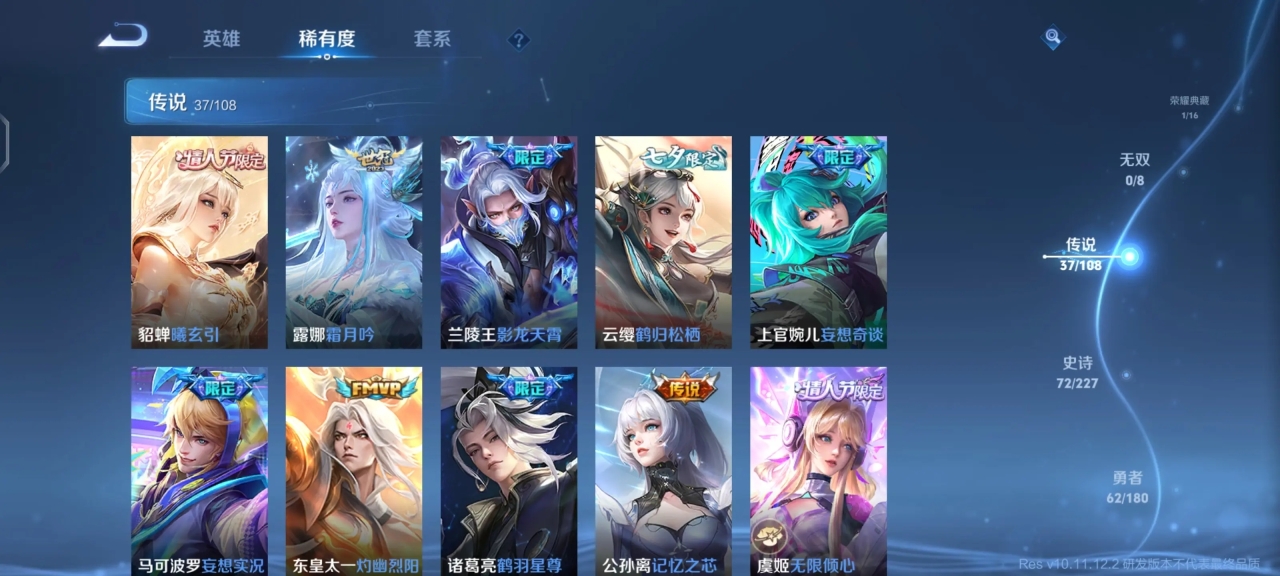Open the 马可波罗 妄想实况 skin card
The width and height of the screenshot is (1280, 576).
tap(199, 470)
